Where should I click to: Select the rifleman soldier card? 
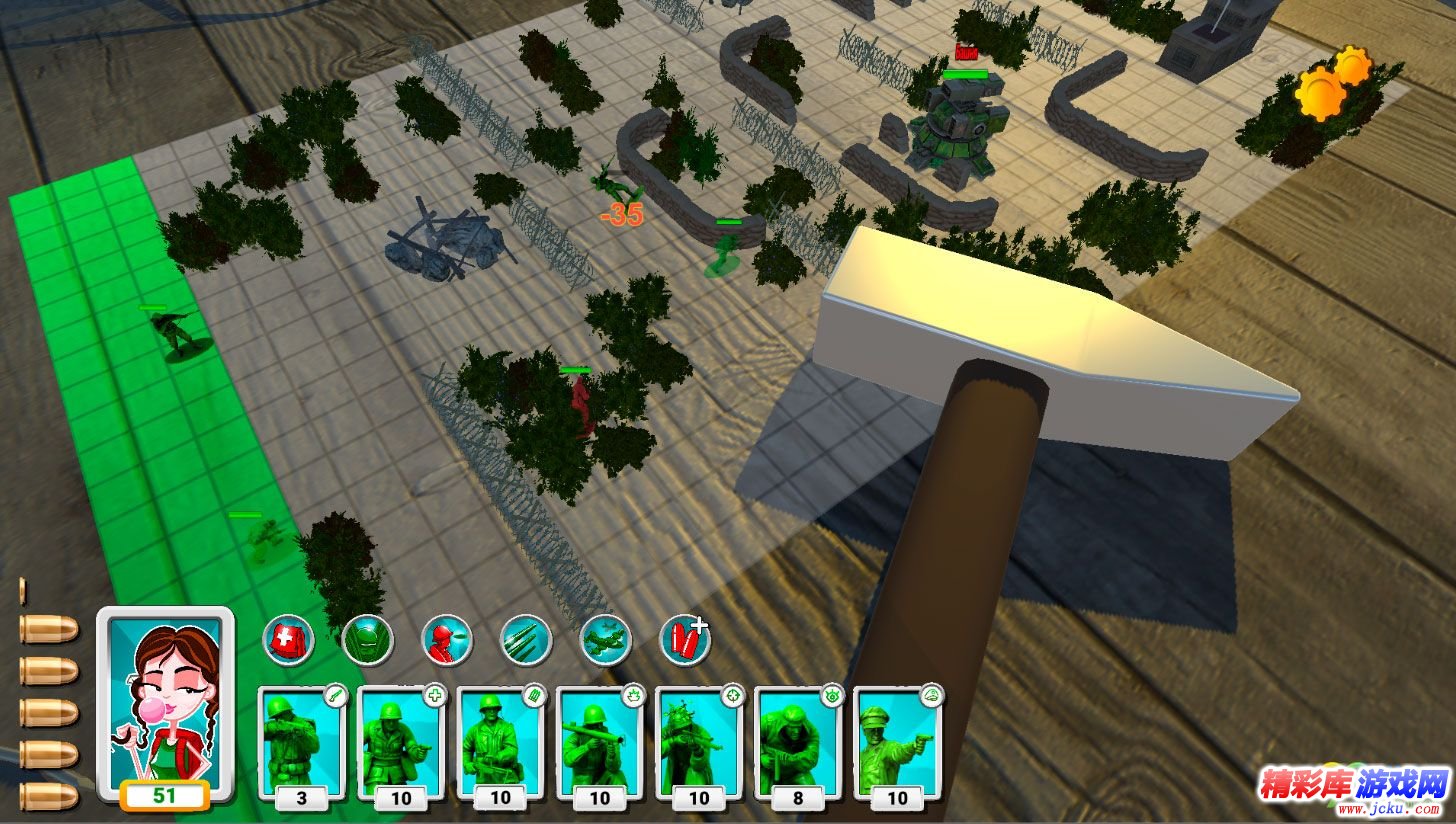pos(301,741)
